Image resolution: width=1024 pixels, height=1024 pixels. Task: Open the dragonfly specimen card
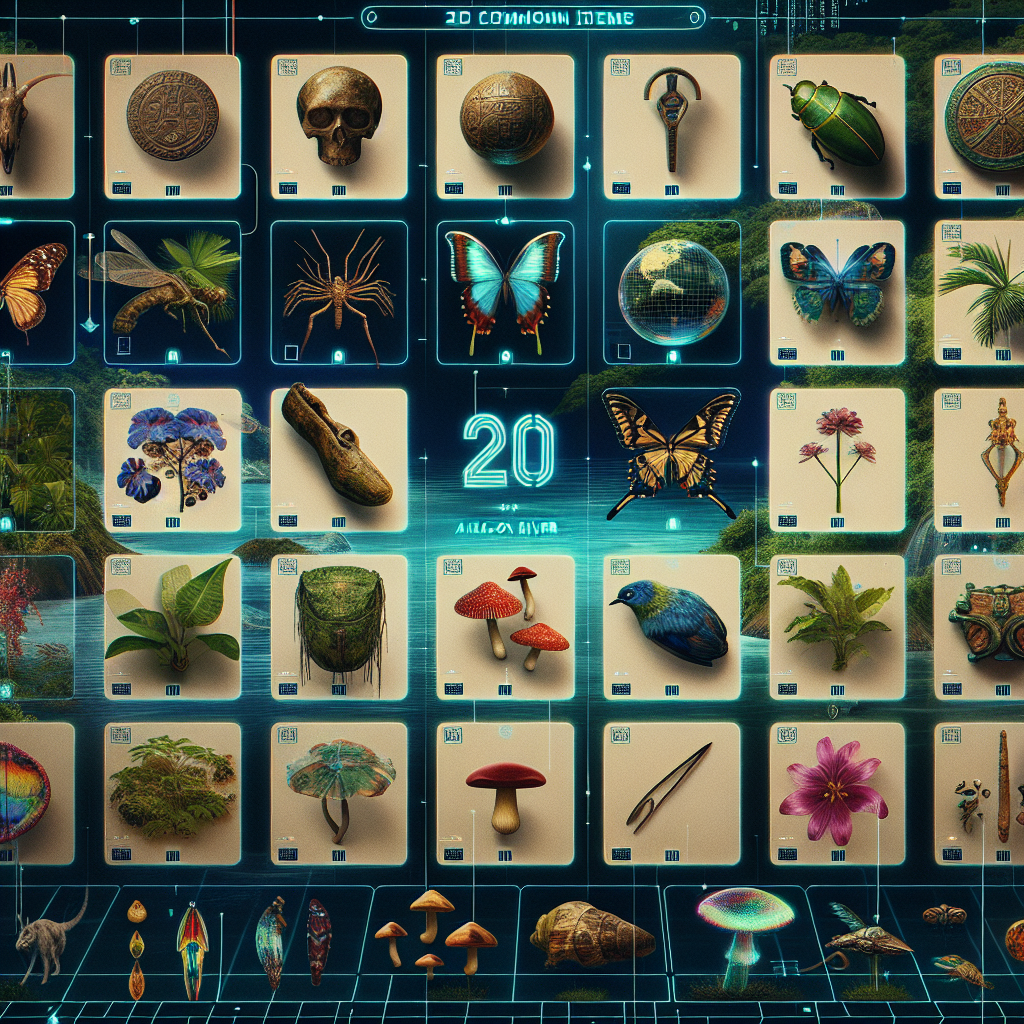pyautogui.click(x=172, y=290)
